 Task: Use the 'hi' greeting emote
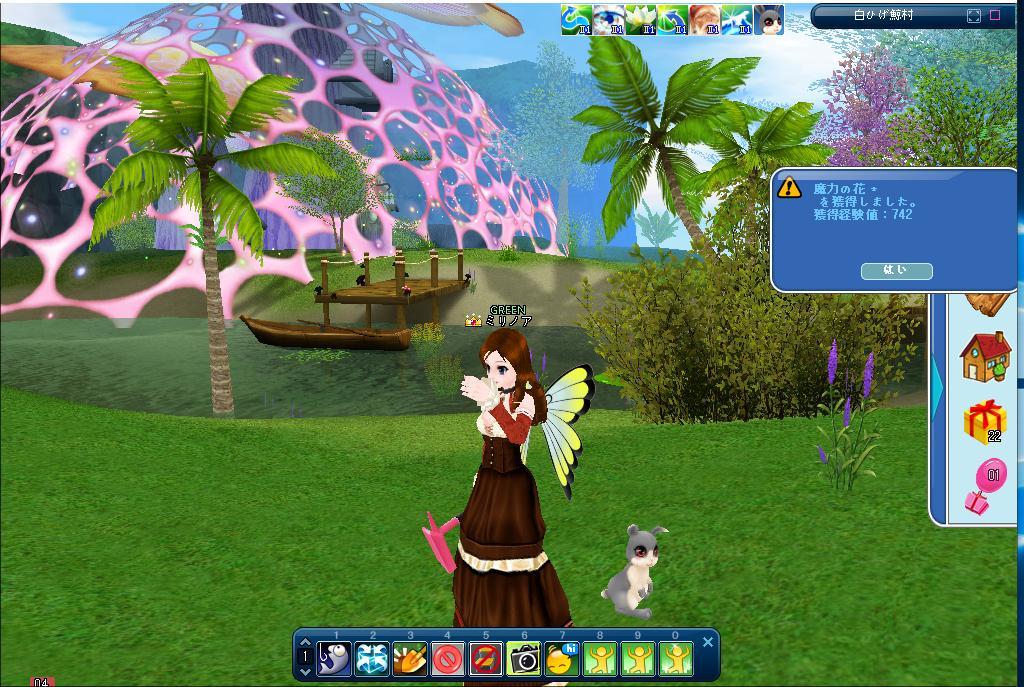pyautogui.click(x=562, y=658)
